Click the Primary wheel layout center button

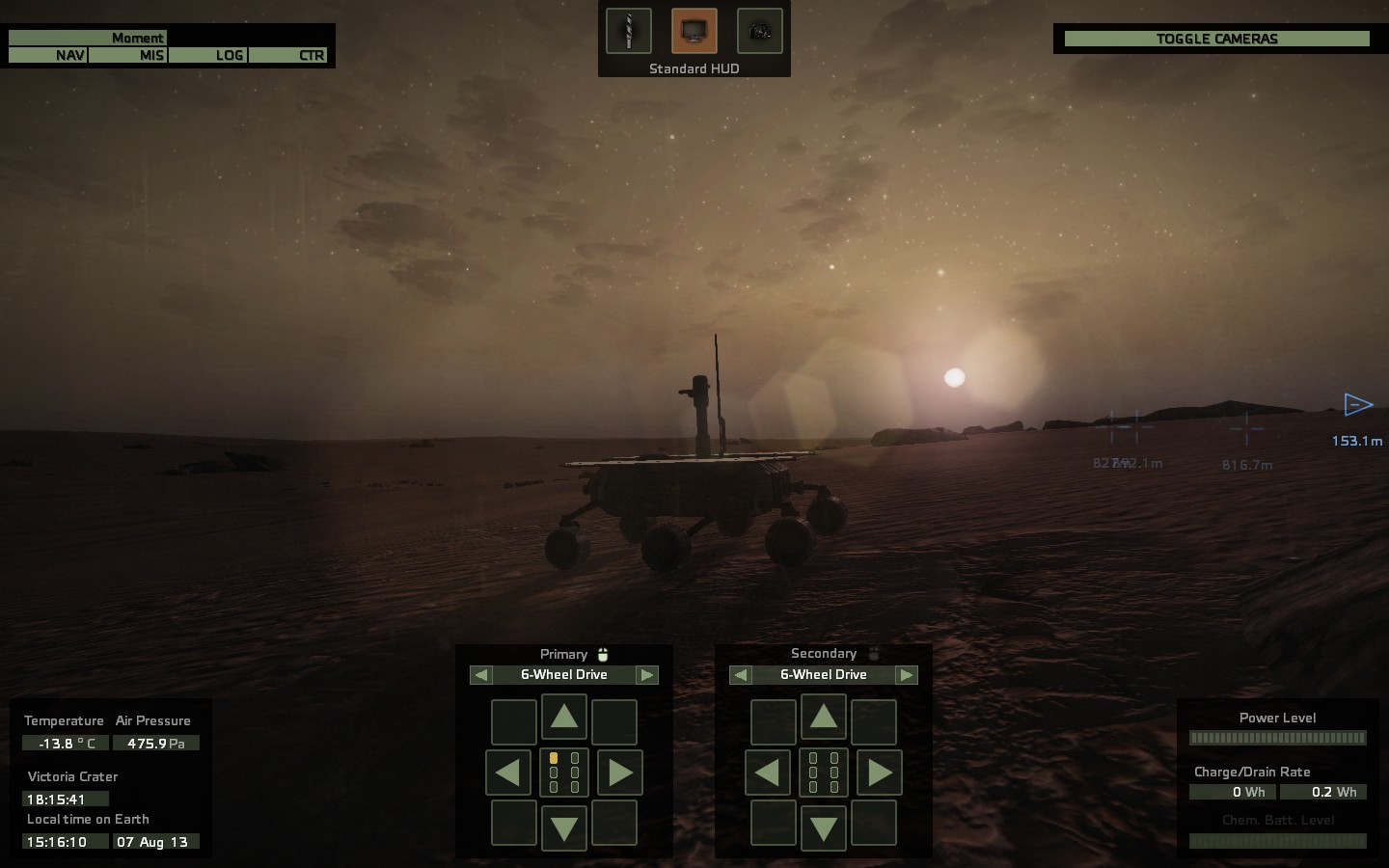[564, 773]
